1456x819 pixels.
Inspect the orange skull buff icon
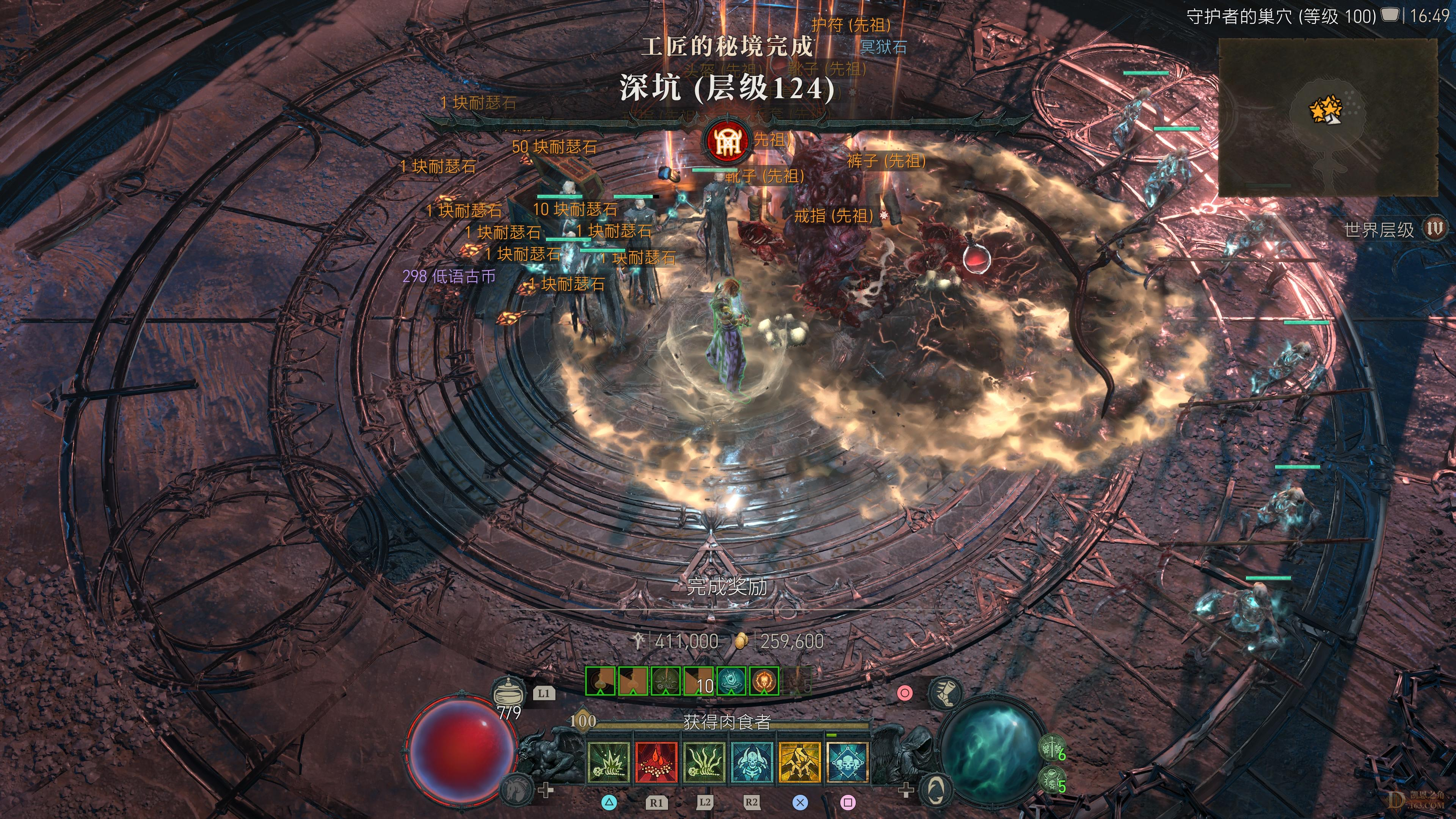(x=764, y=681)
